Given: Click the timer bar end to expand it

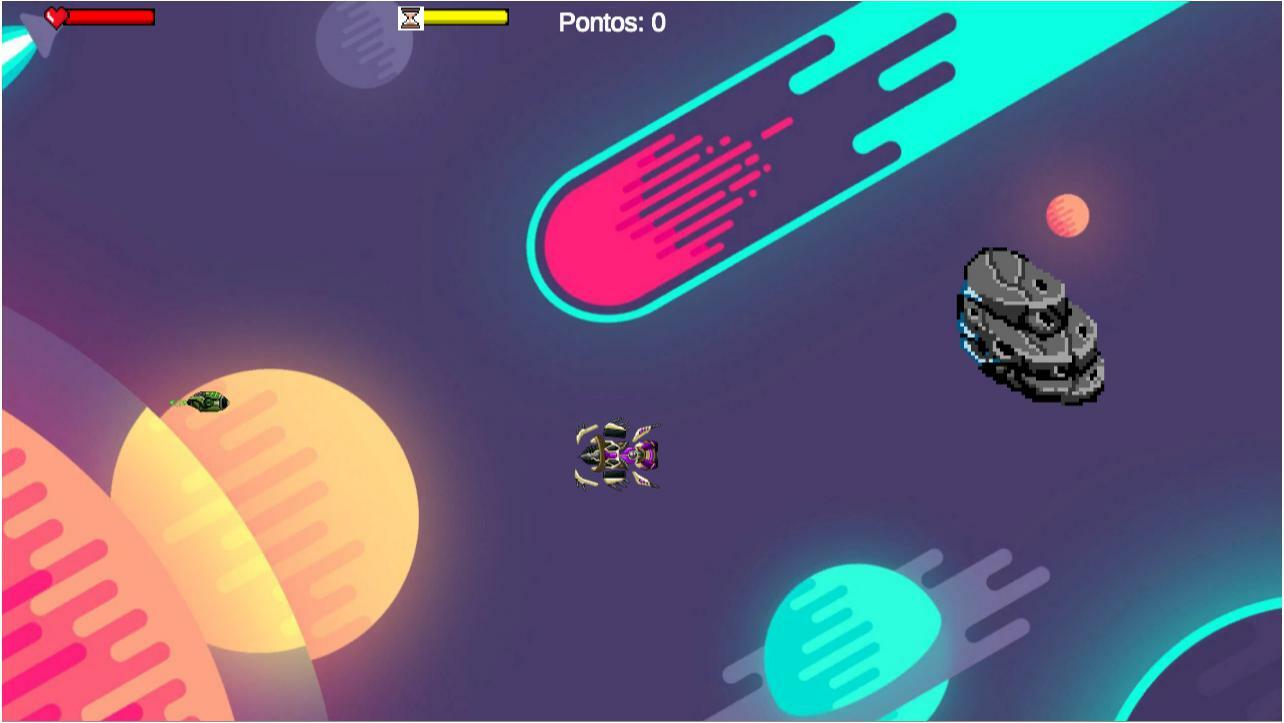Looking at the screenshot, I should (503, 16).
